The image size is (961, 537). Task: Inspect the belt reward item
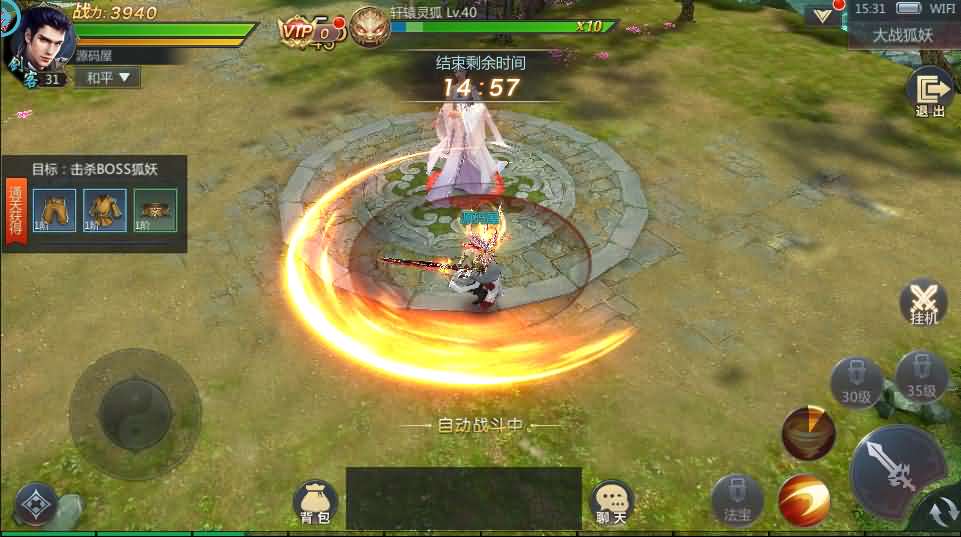(155, 208)
